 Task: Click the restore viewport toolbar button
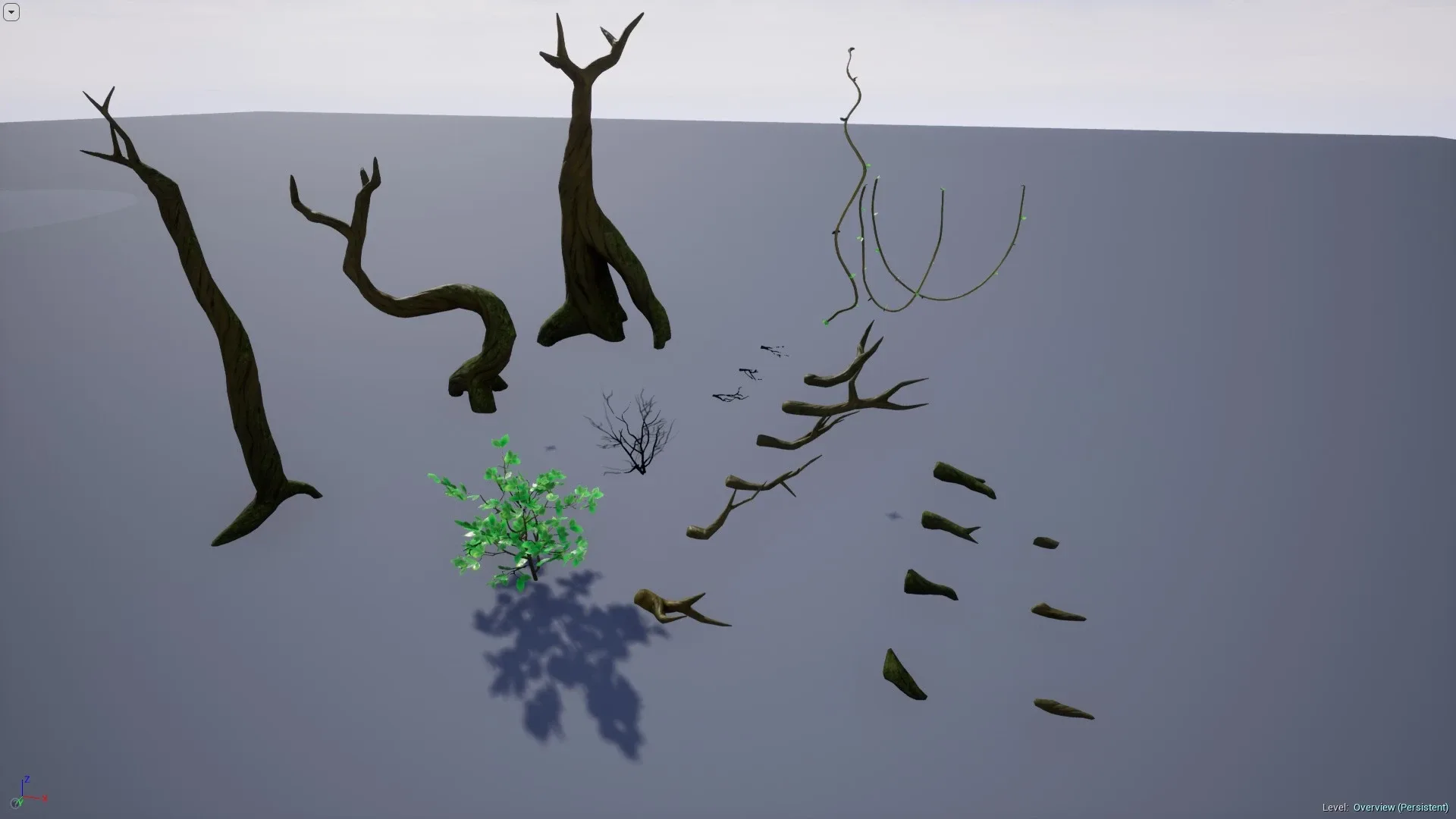[x=11, y=12]
